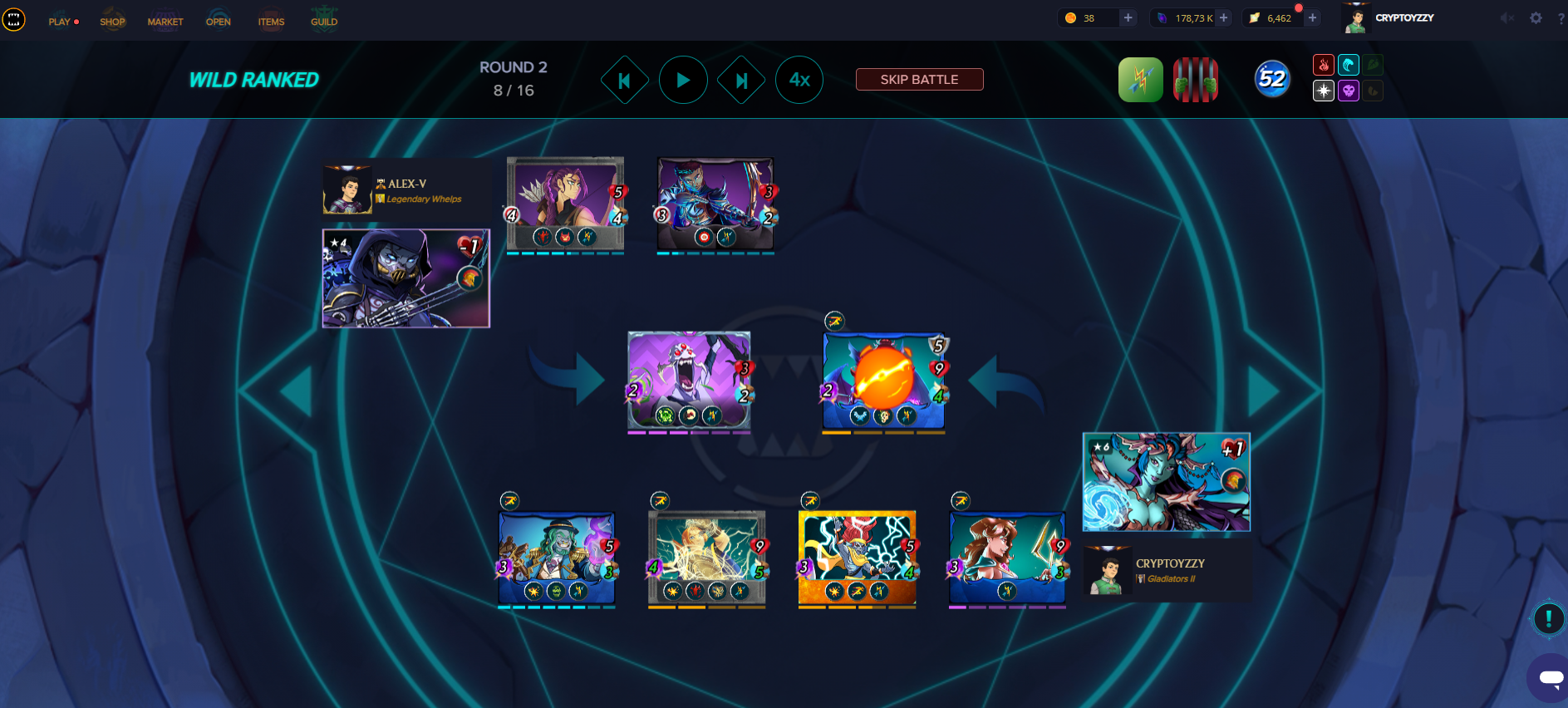
Task: Open the chat support bubble
Action: [x=1550, y=677]
